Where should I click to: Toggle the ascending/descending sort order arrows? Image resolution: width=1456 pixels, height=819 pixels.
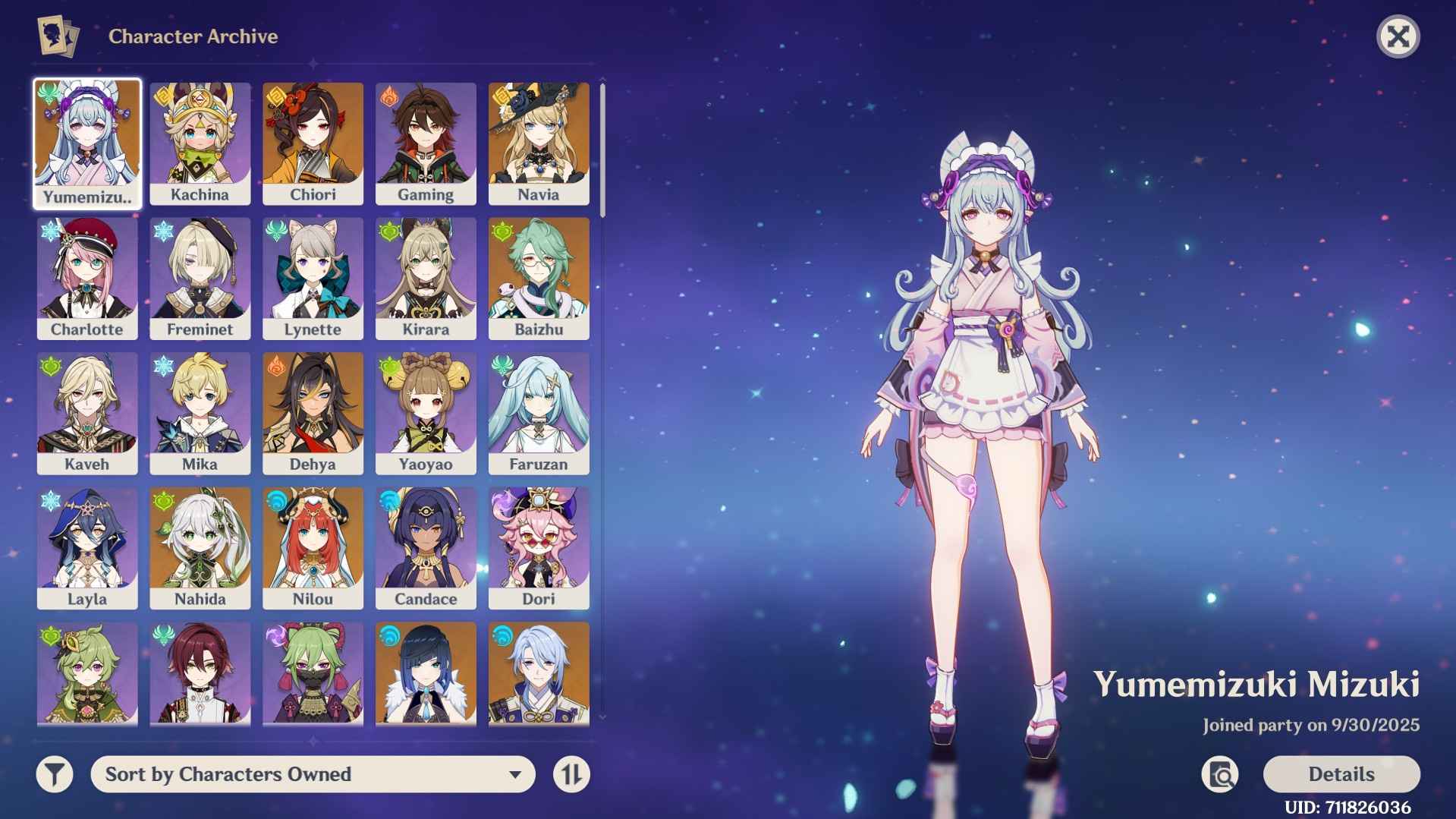pyautogui.click(x=571, y=774)
